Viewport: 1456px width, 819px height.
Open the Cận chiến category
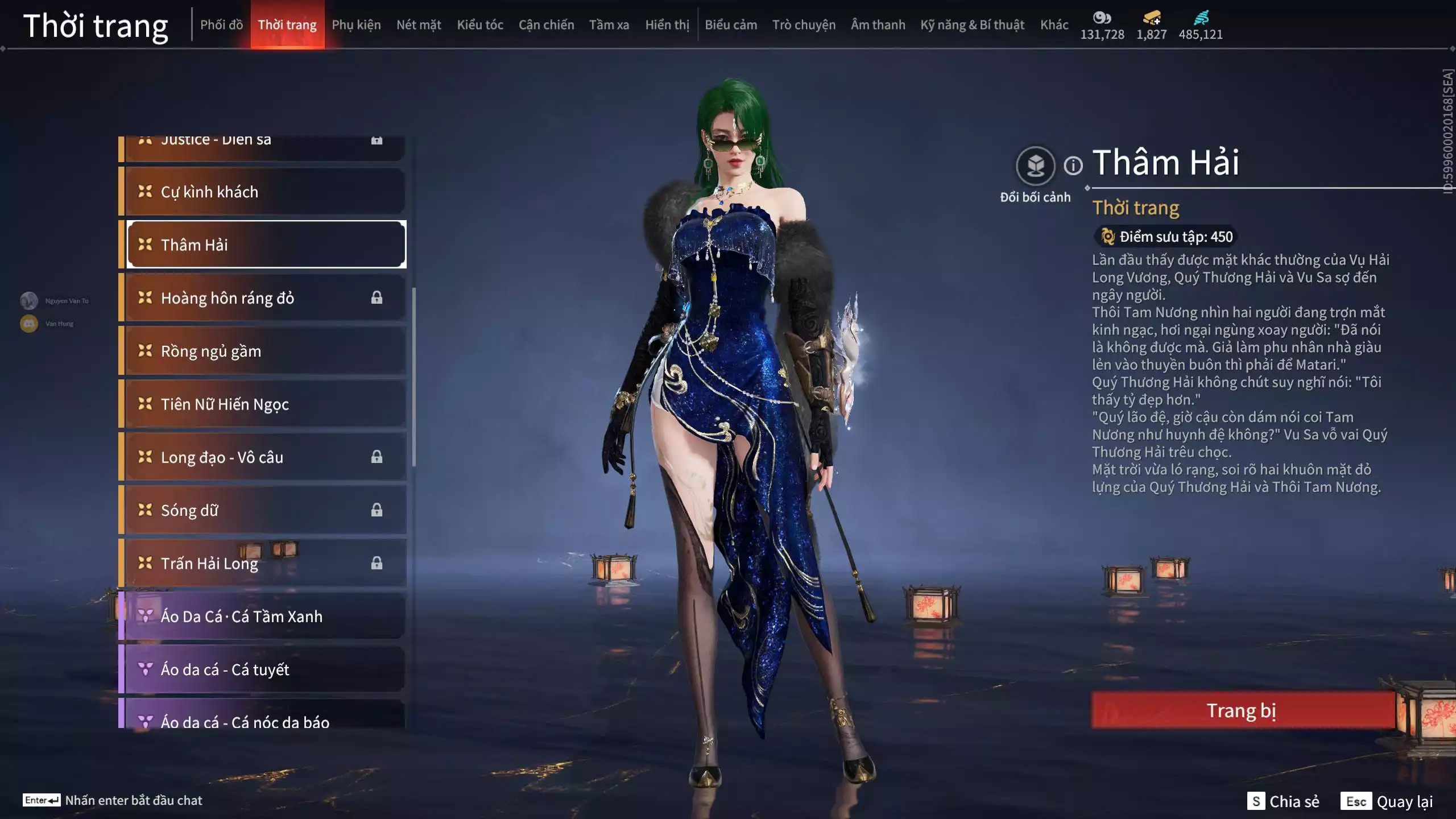click(546, 25)
